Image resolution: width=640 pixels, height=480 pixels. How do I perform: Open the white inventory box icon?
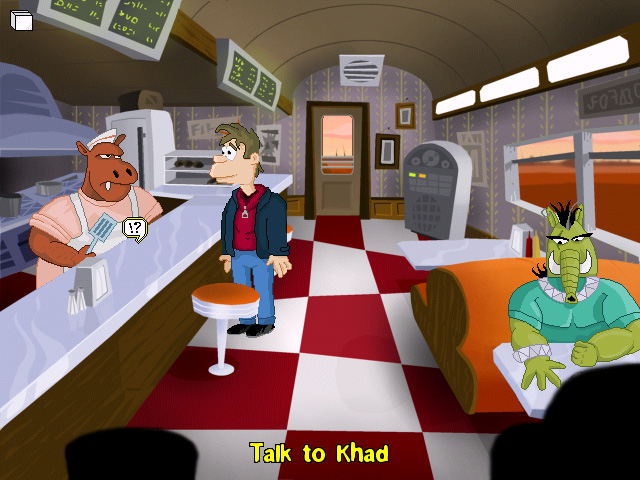(x=21, y=20)
